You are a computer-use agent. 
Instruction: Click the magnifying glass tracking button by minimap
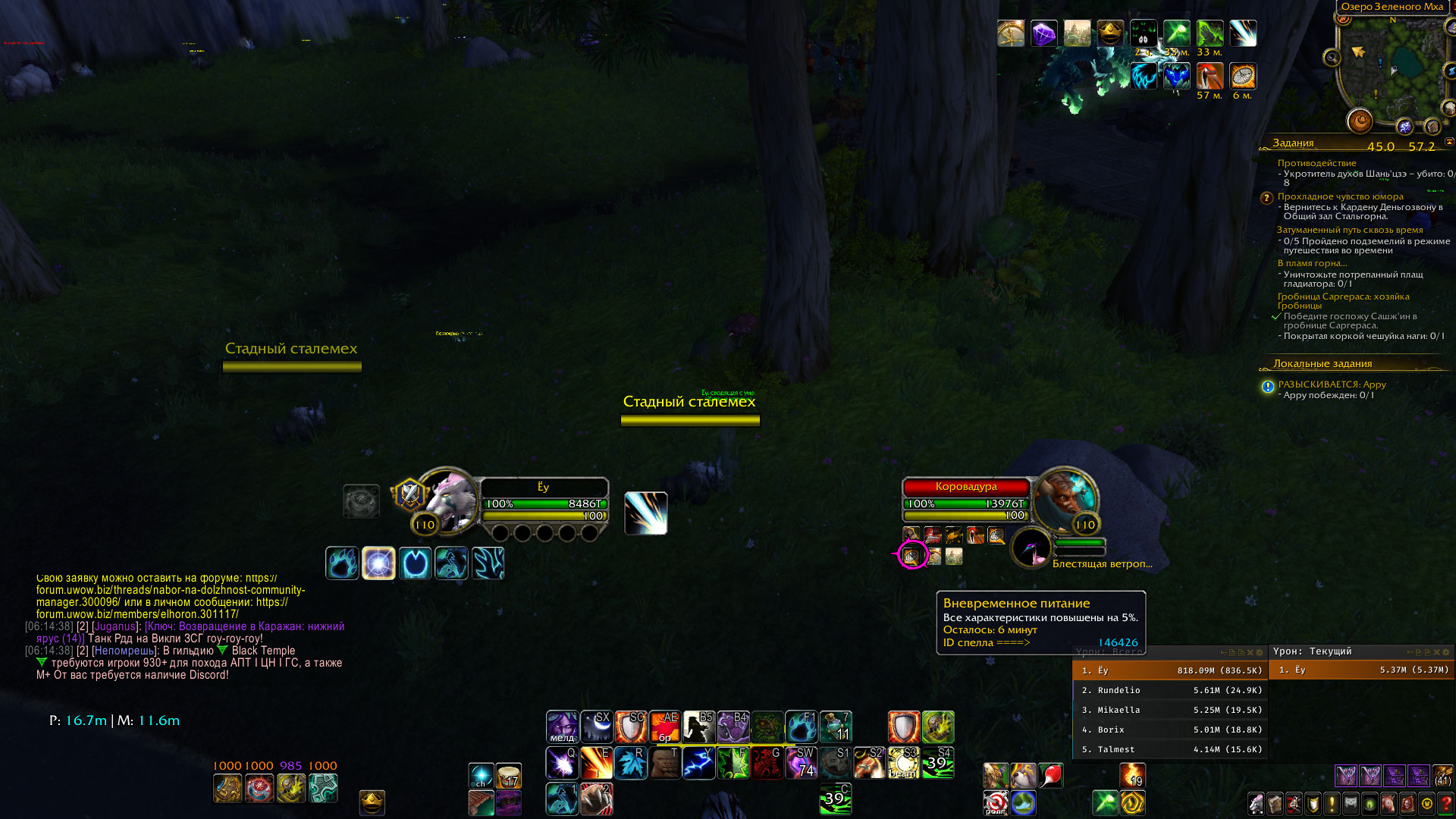coord(1332,58)
